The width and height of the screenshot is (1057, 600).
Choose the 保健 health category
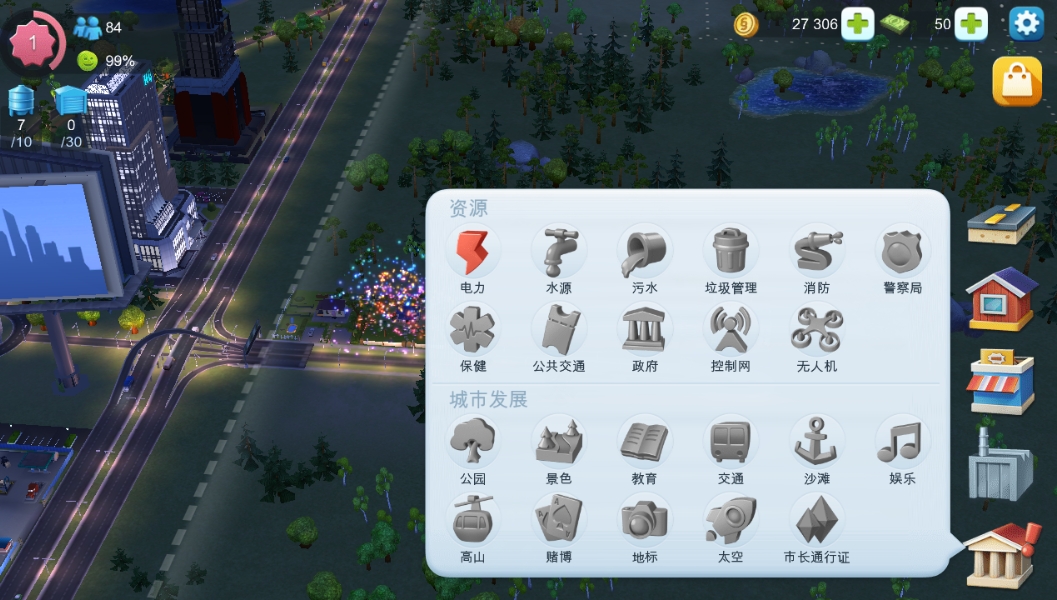(473, 332)
